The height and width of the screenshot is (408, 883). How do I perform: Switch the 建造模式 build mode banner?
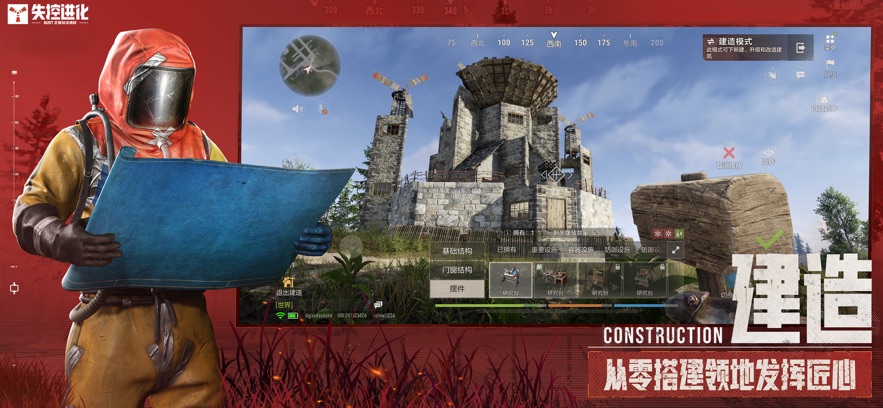click(744, 47)
